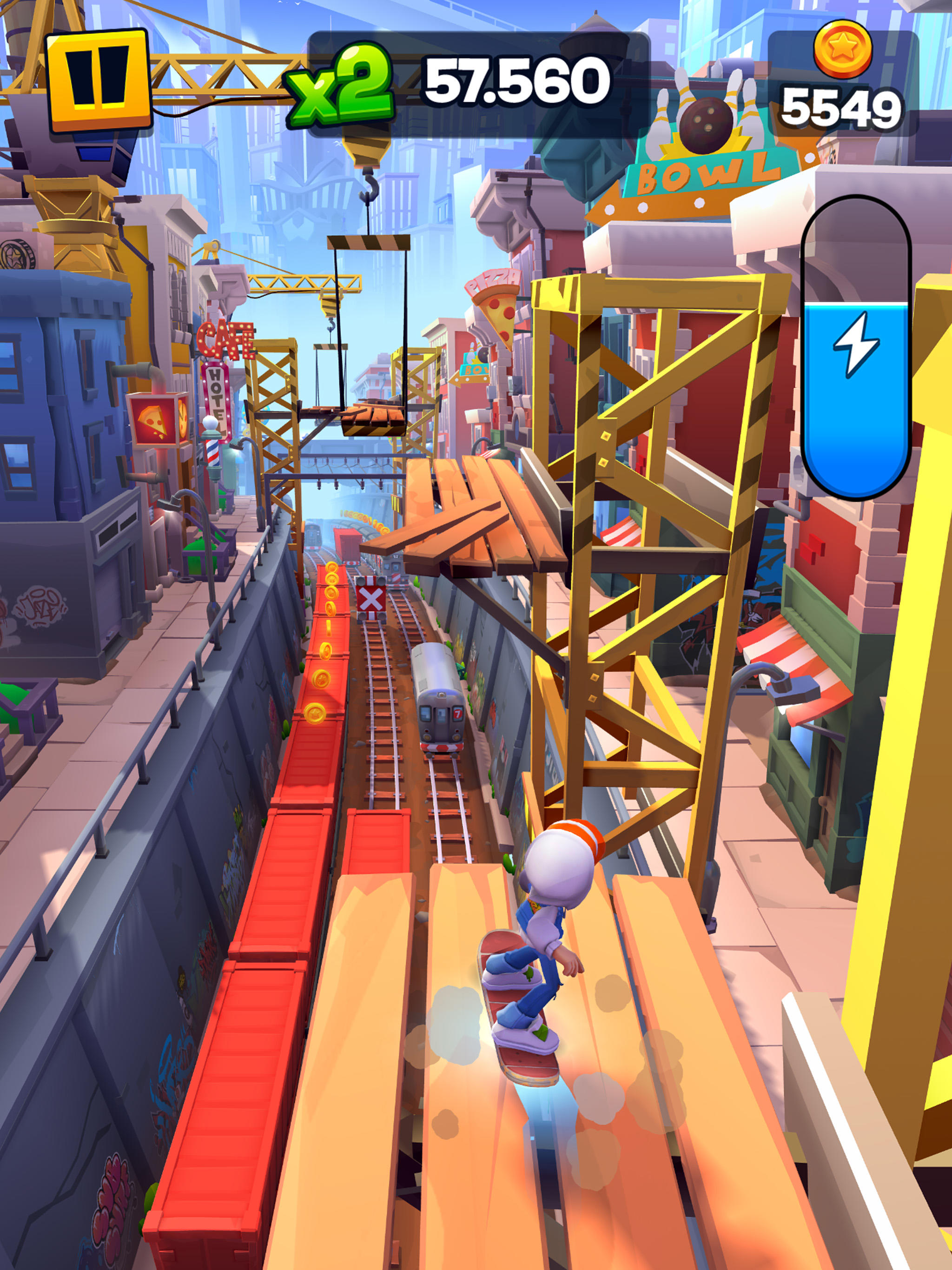Tap the barber pole beside the hotel

point(212,452)
